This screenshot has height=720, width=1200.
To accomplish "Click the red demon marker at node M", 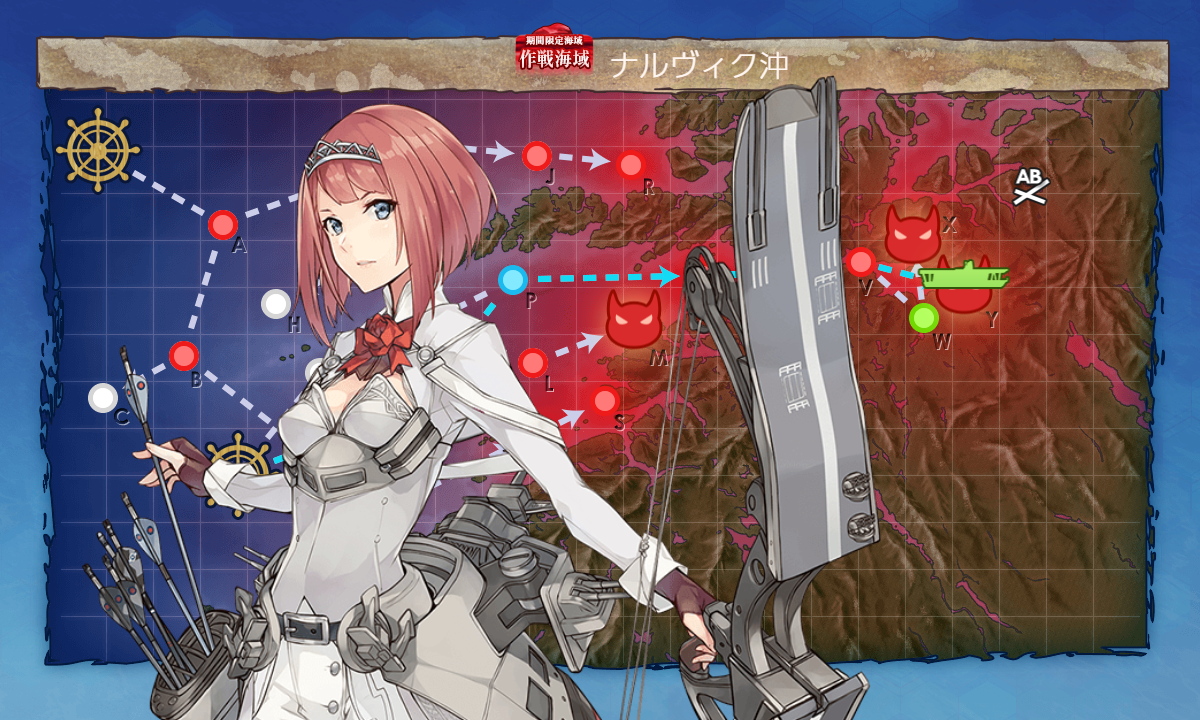I will pyautogui.click(x=635, y=320).
